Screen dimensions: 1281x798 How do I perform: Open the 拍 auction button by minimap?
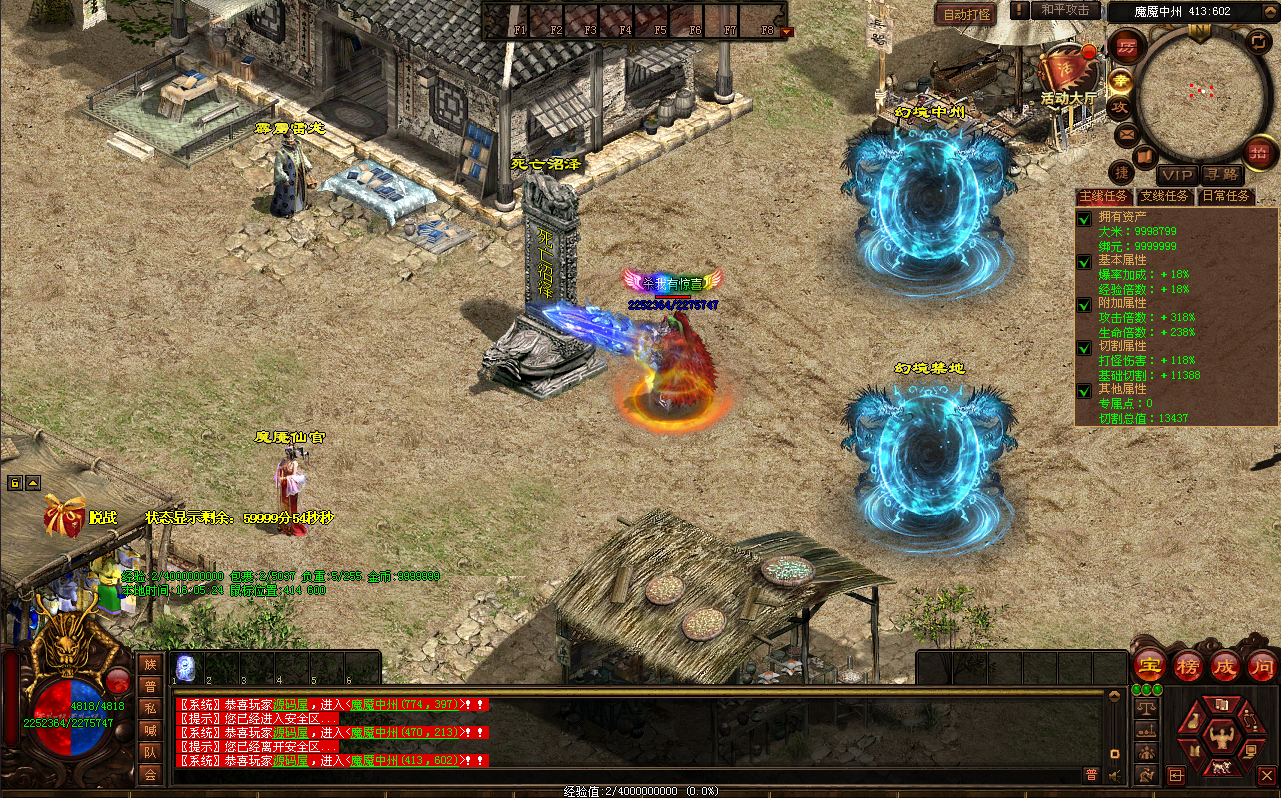1258,152
